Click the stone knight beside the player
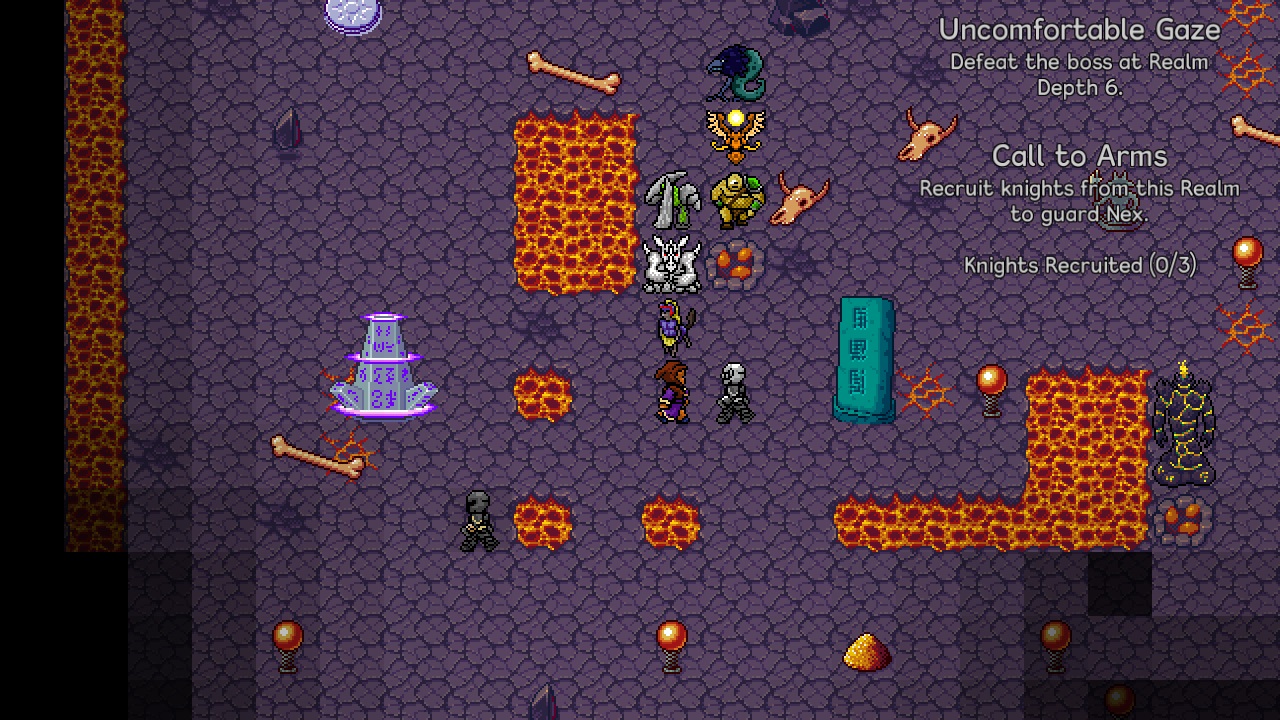 click(733, 390)
